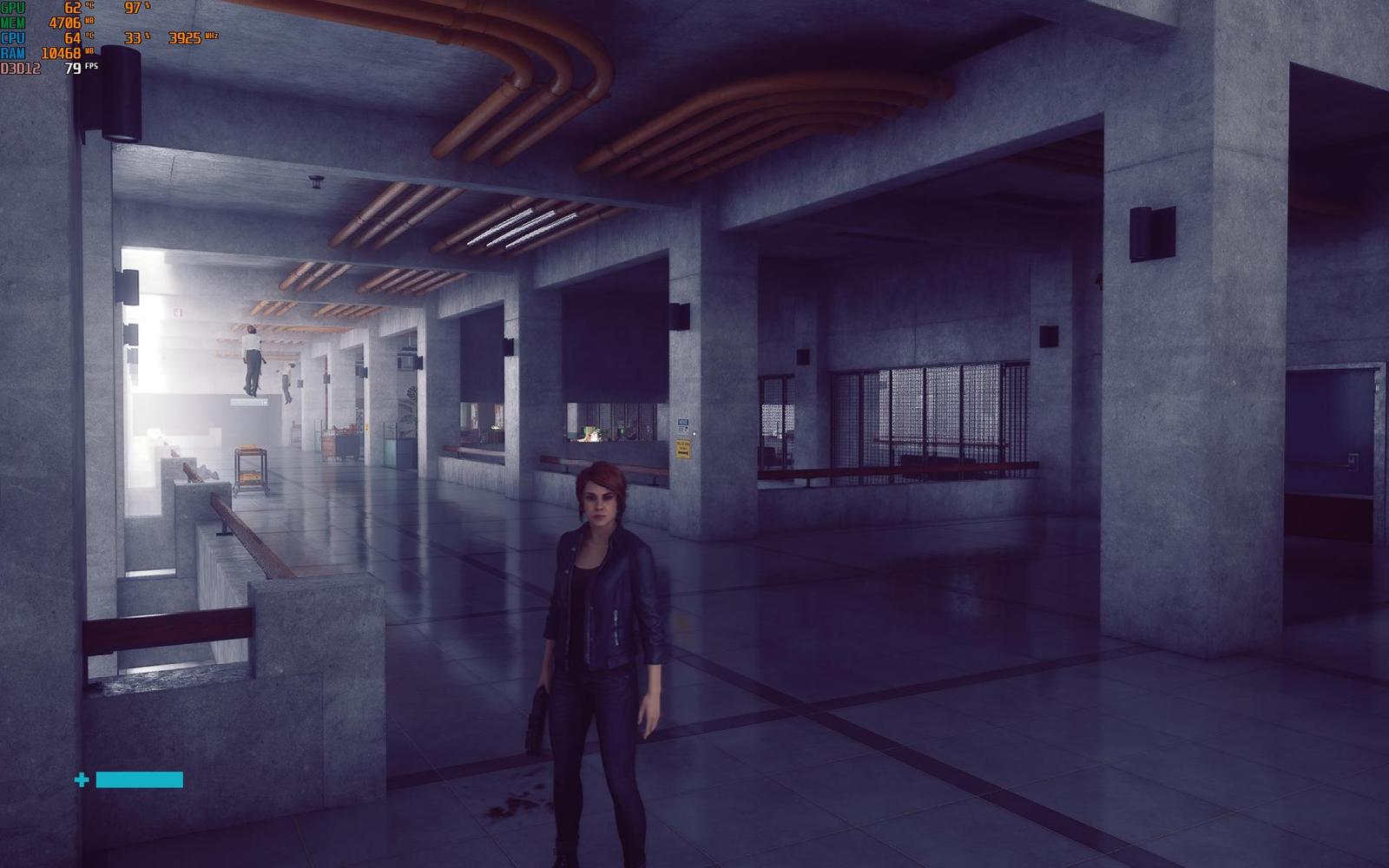
Task: Click the hanging body in the bright corridor
Action: tap(252, 360)
